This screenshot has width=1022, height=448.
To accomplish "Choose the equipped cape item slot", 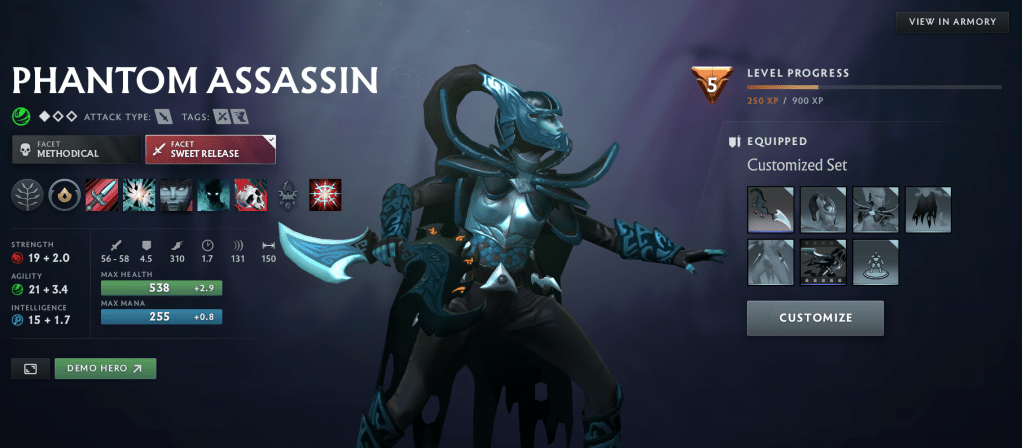I will click(928, 210).
